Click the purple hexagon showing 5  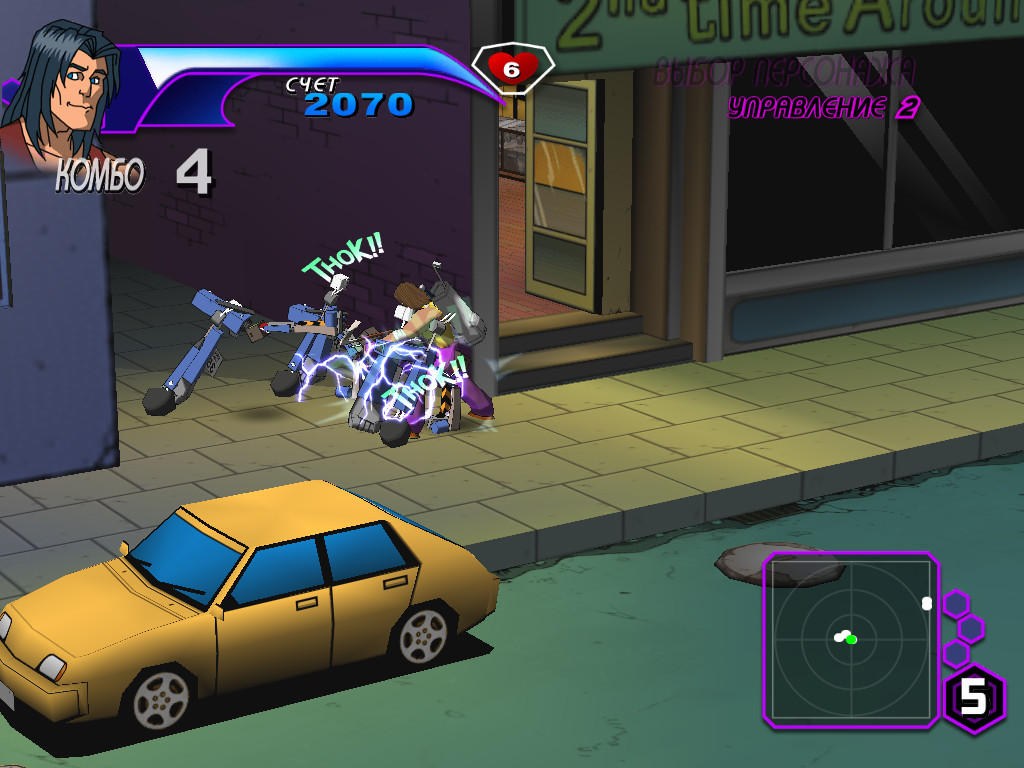(x=974, y=698)
